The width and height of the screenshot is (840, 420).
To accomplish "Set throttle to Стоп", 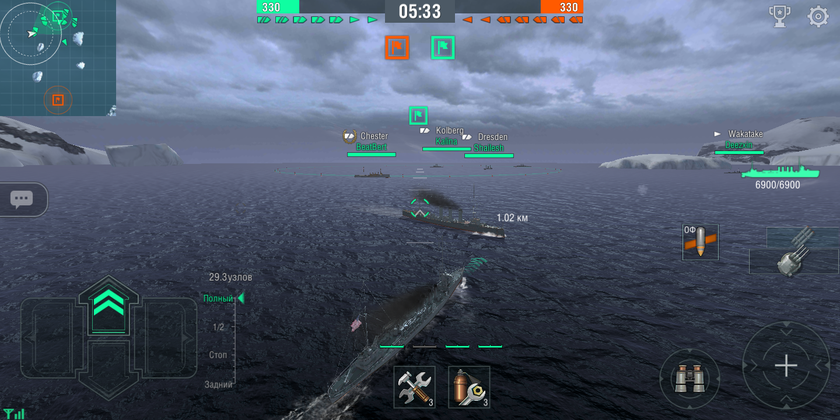I will coord(218,355).
